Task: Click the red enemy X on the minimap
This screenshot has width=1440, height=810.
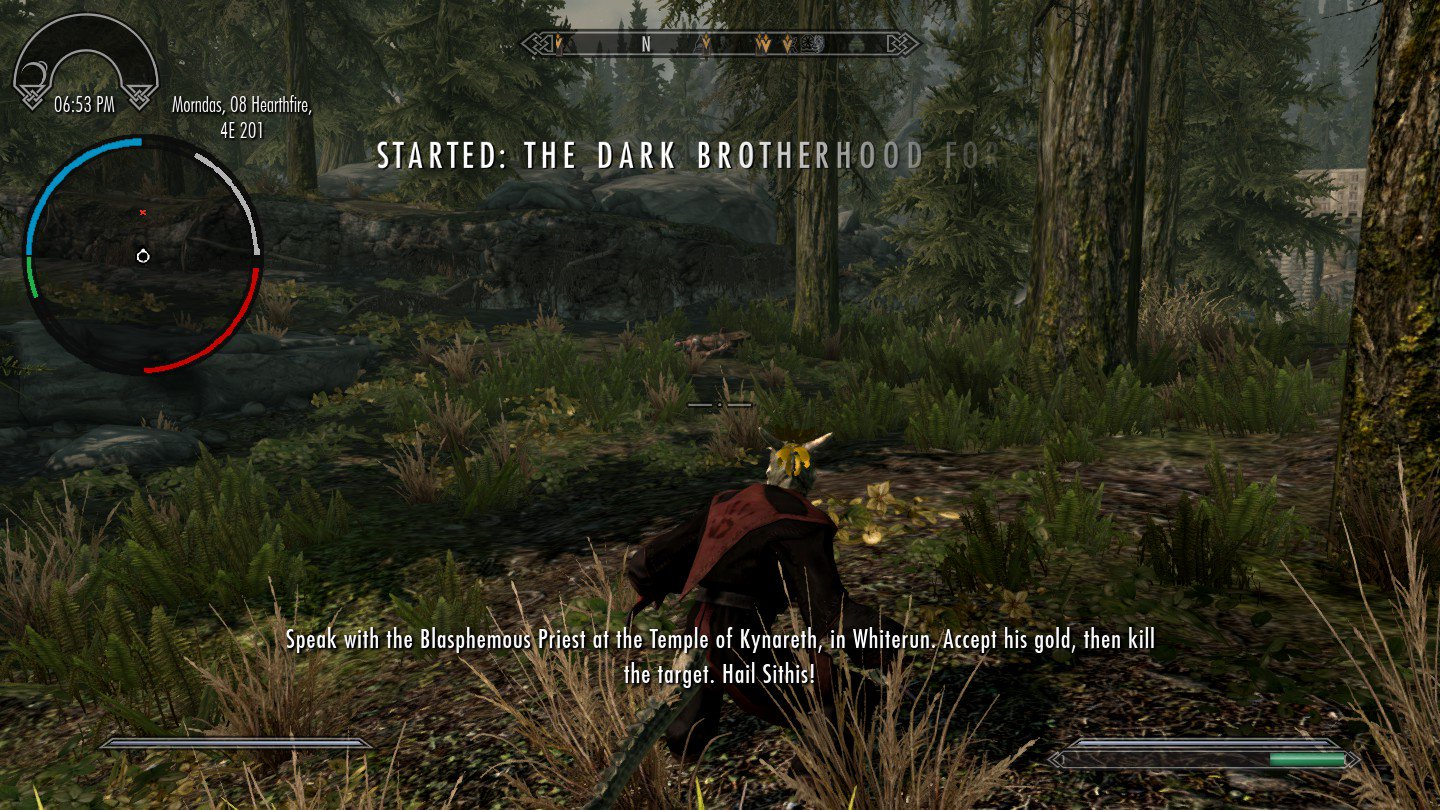Action: [x=143, y=212]
